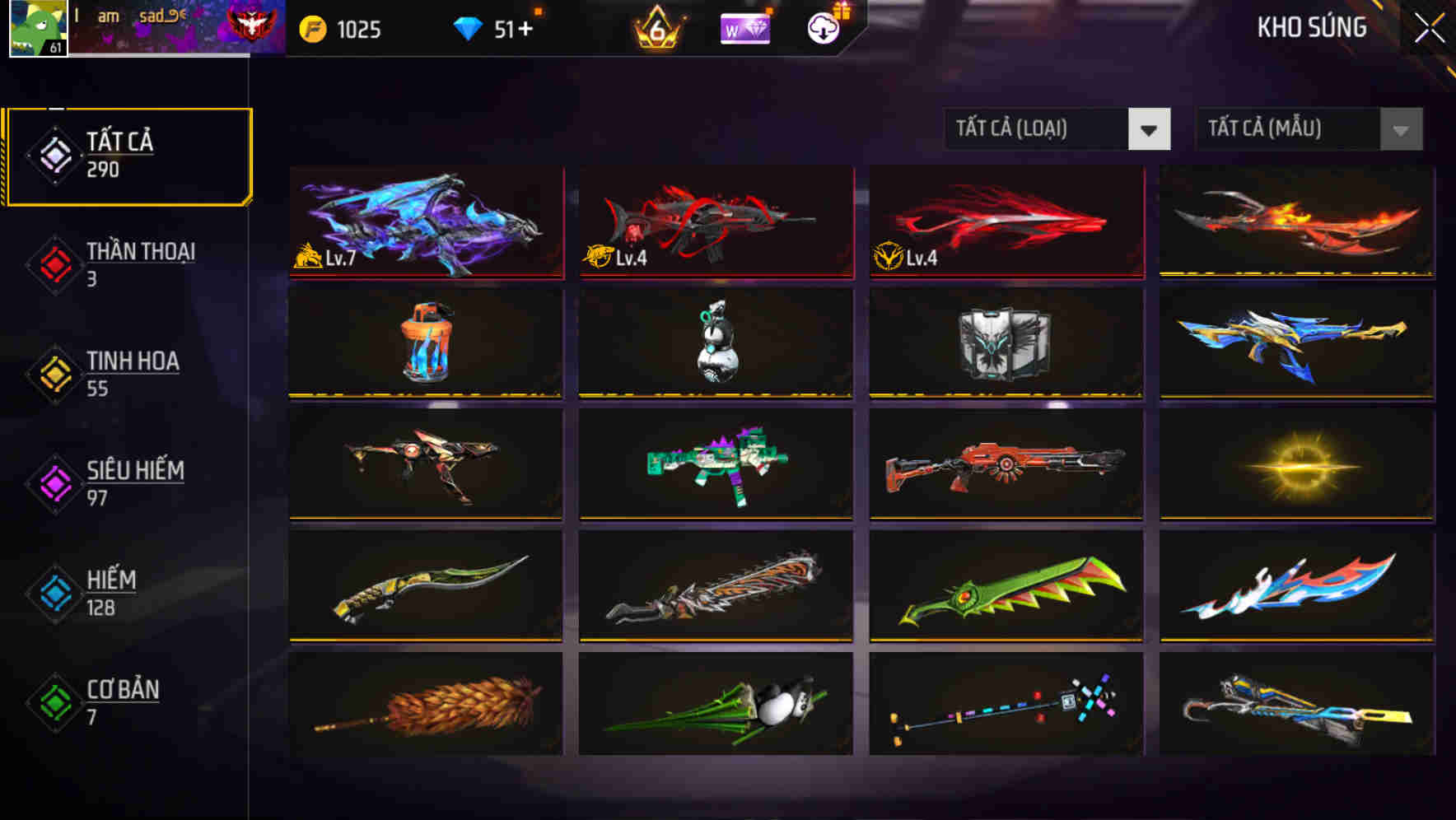Select the Lv.4 red shark rifle skin

715,222
